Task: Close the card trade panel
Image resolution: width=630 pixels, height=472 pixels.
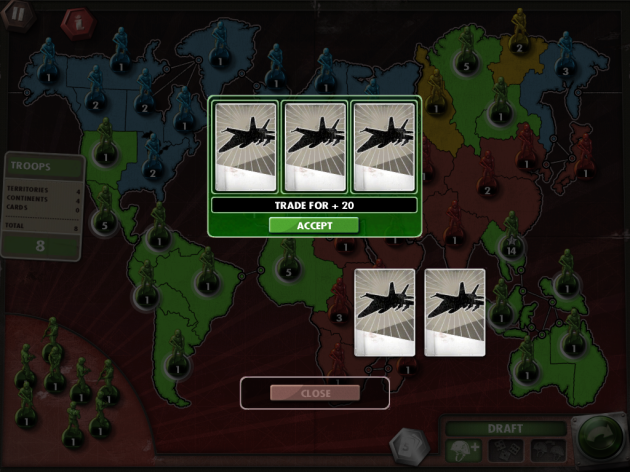Action: tap(315, 393)
